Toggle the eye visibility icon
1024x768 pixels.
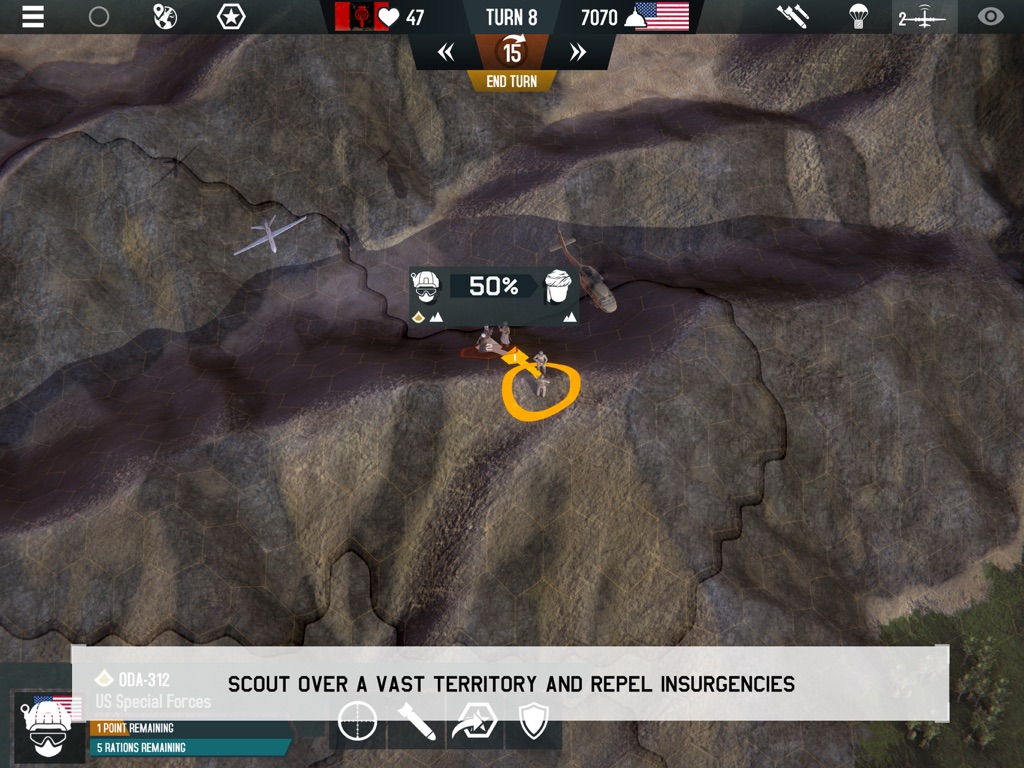pos(990,17)
